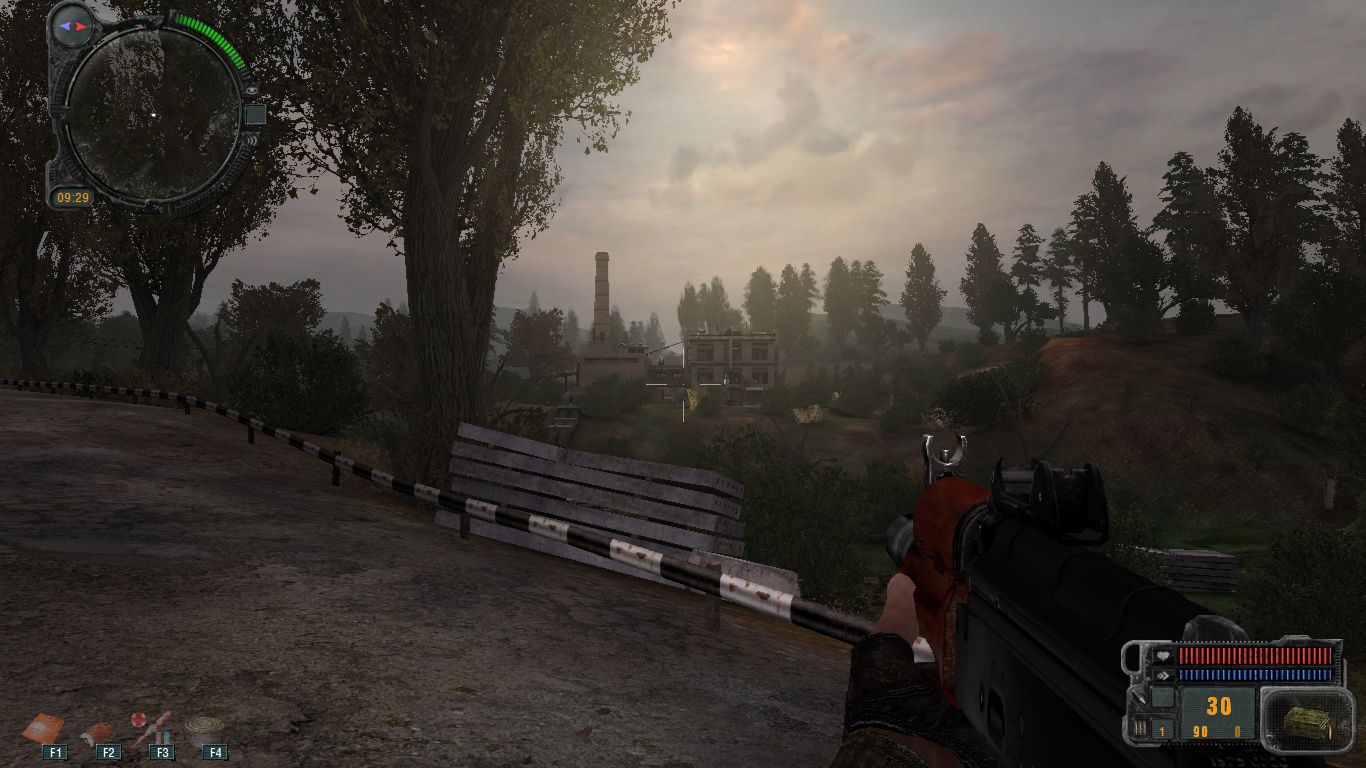
Task: Select the canned food in slot F4
Action: tap(203, 728)
